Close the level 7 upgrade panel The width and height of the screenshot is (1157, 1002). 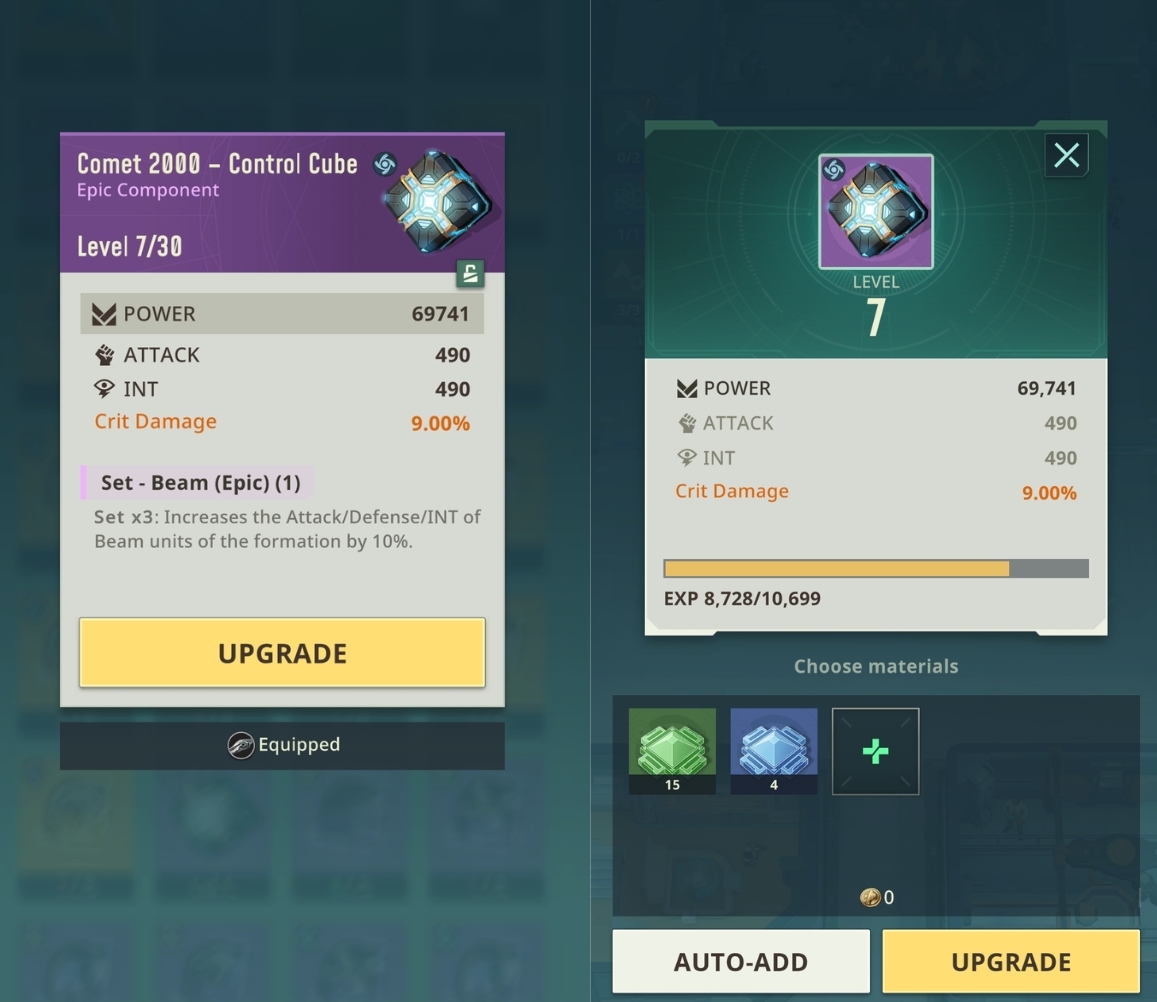pos(1066,155)
